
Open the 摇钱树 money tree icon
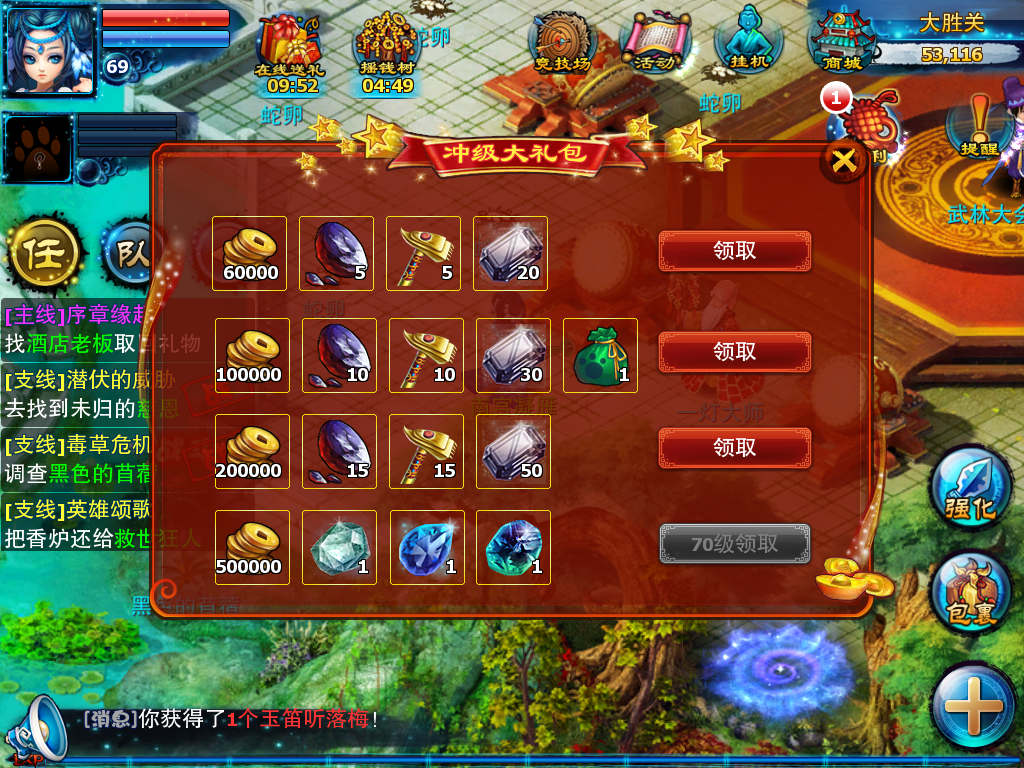[x=388, y=52]
